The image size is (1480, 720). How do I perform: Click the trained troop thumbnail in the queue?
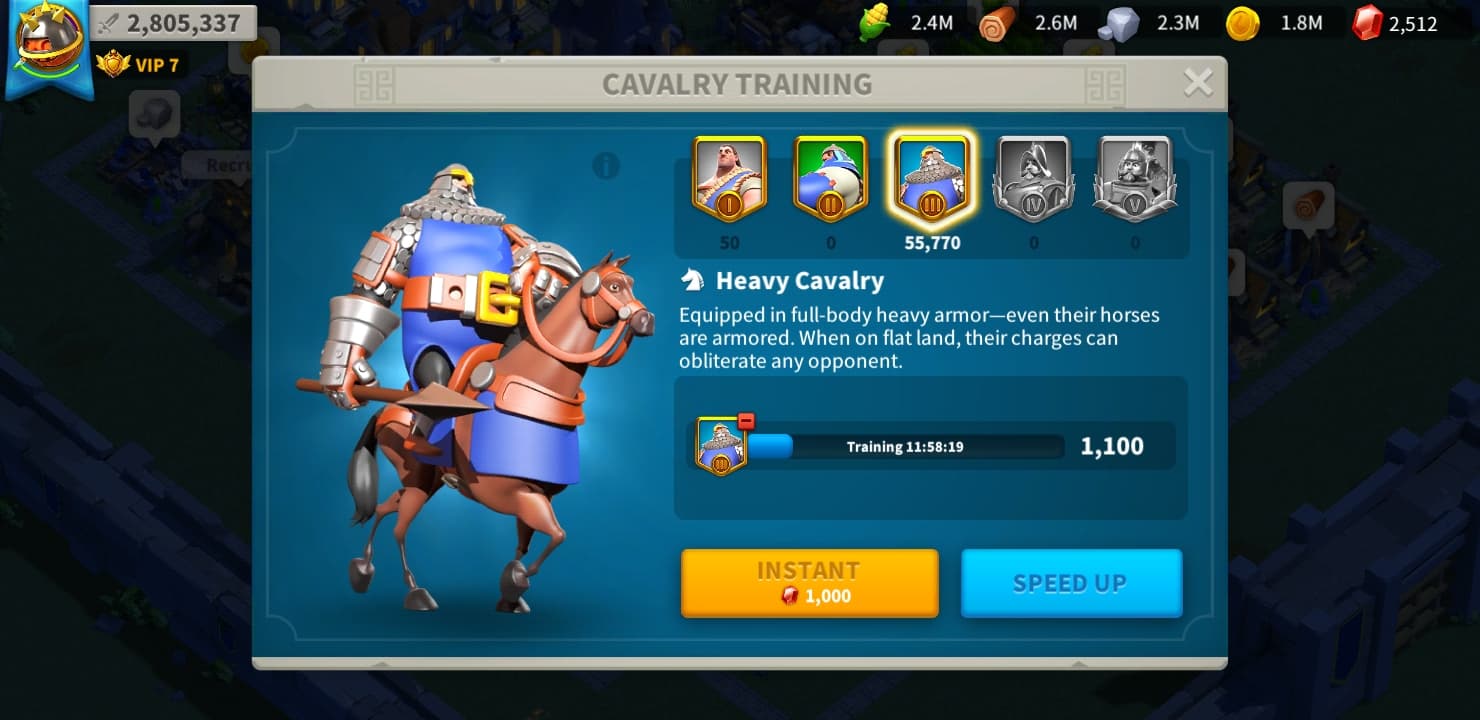point(720,447)
